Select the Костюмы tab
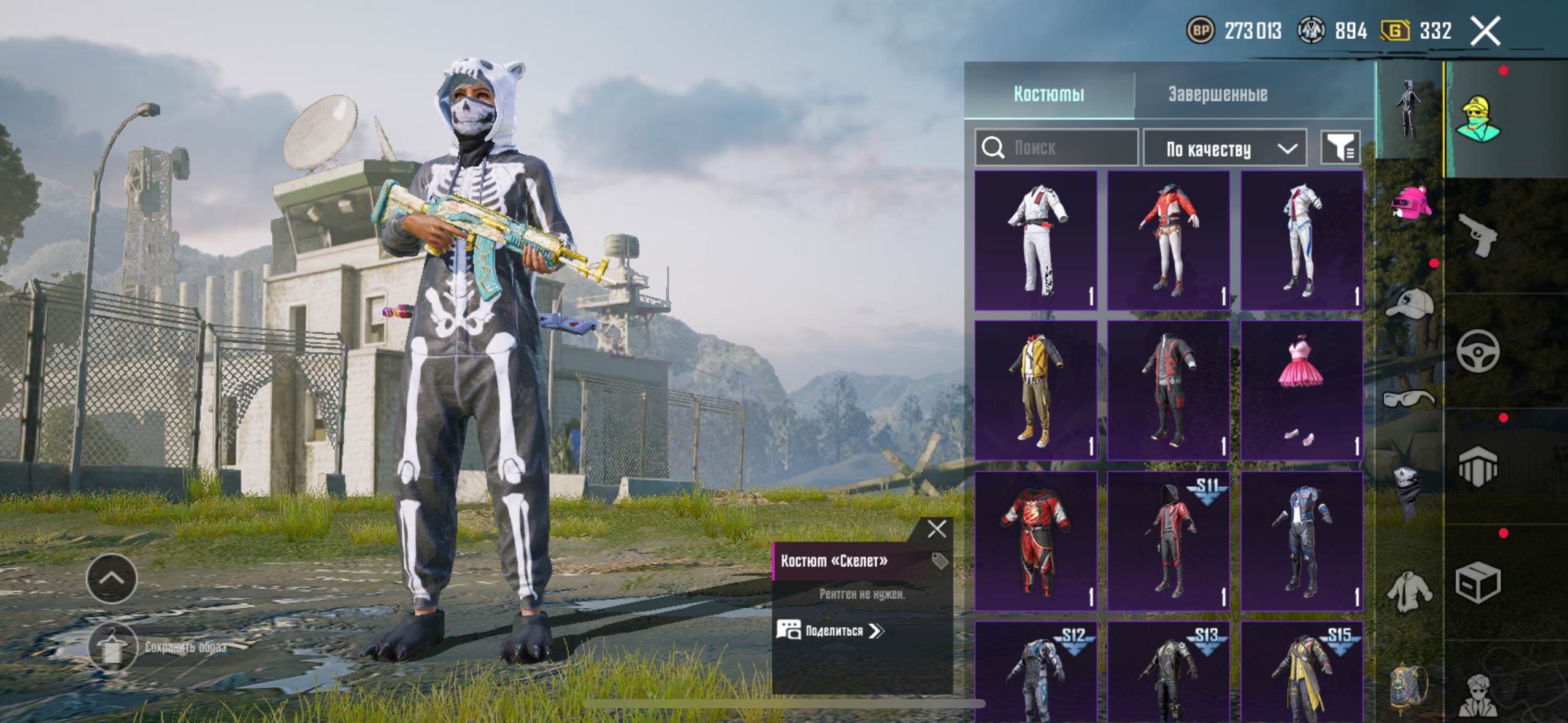This screenshot has height=723, width=1568. (1048, 94)
